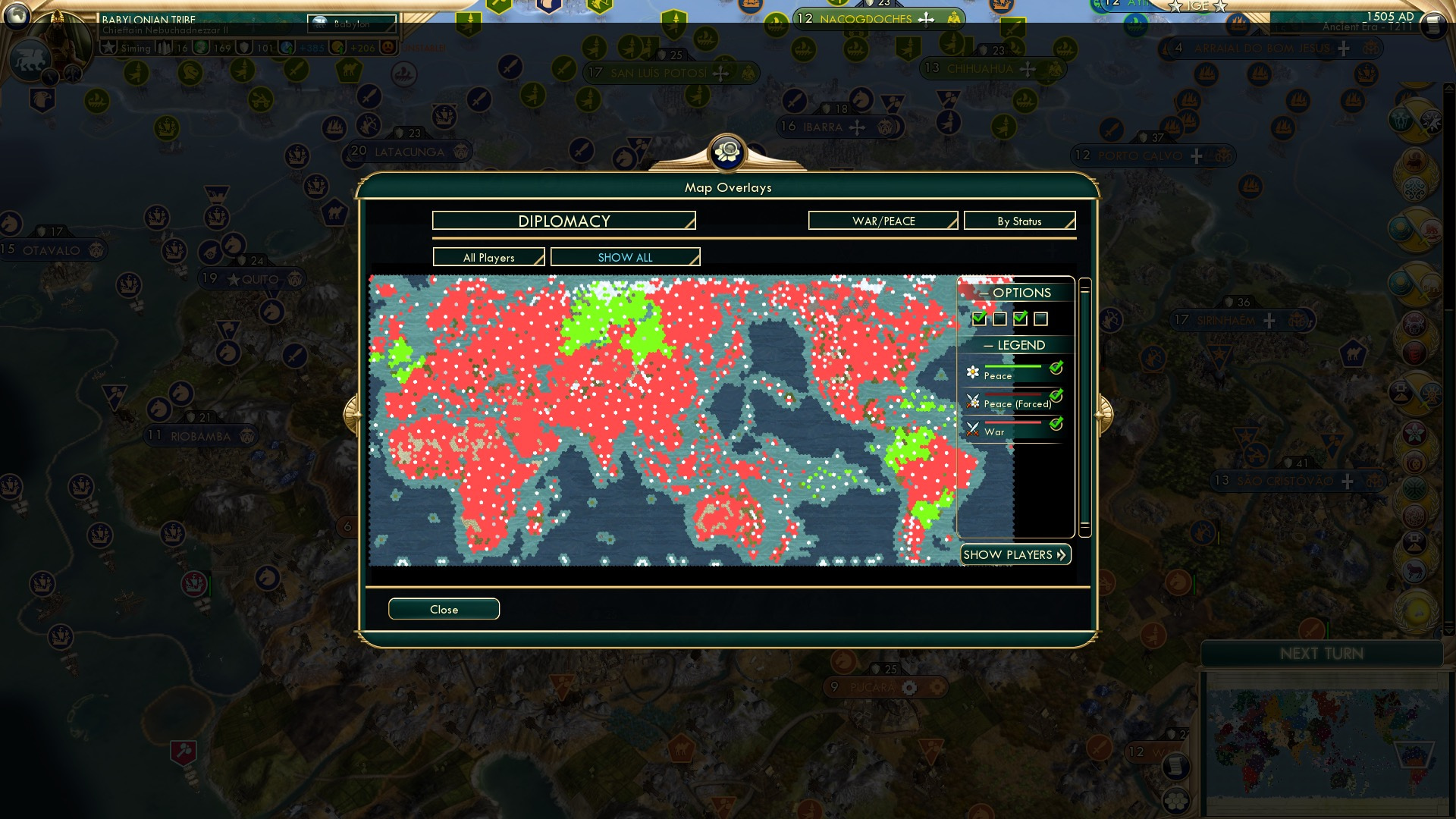Viewport: 1456px width, 819px height.
Task: Uncheck the first Options checkbox
Action: point(979,318)
